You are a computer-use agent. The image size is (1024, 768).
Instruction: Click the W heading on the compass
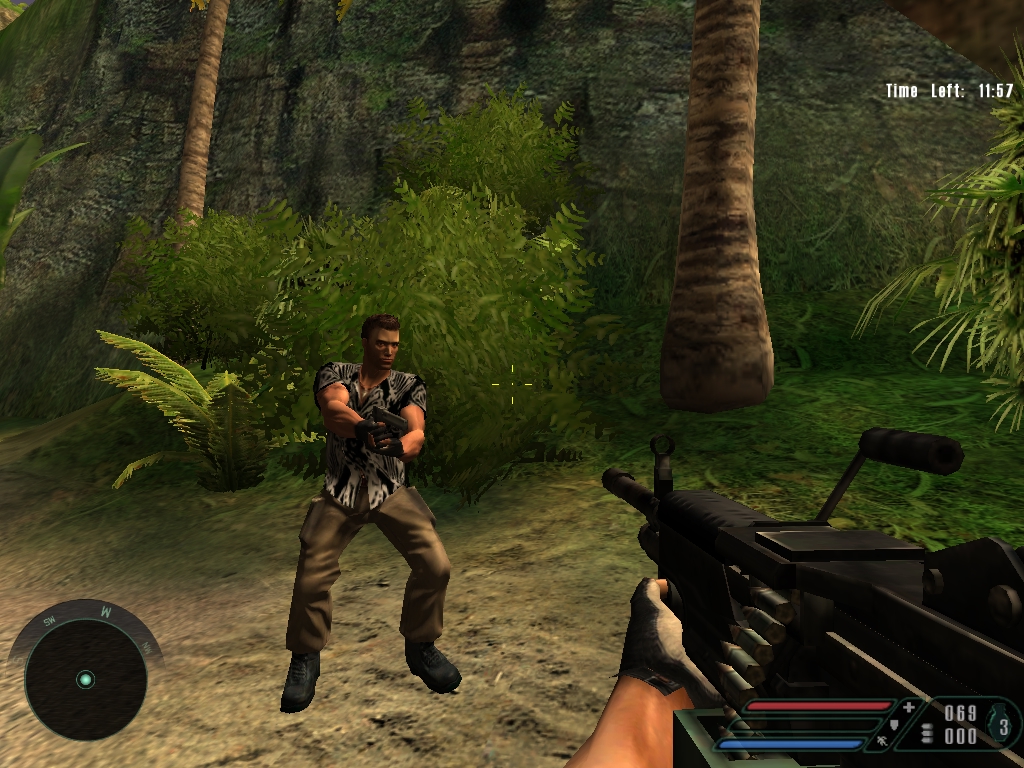pyautogui.click(x=104, y=610)
